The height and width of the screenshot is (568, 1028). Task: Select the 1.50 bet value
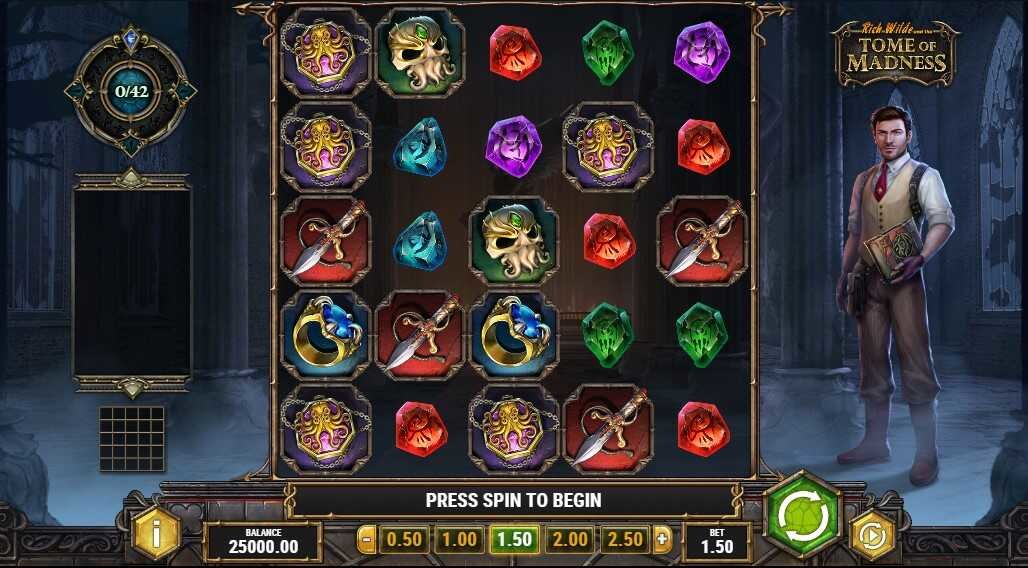click(x=515, y=540)
